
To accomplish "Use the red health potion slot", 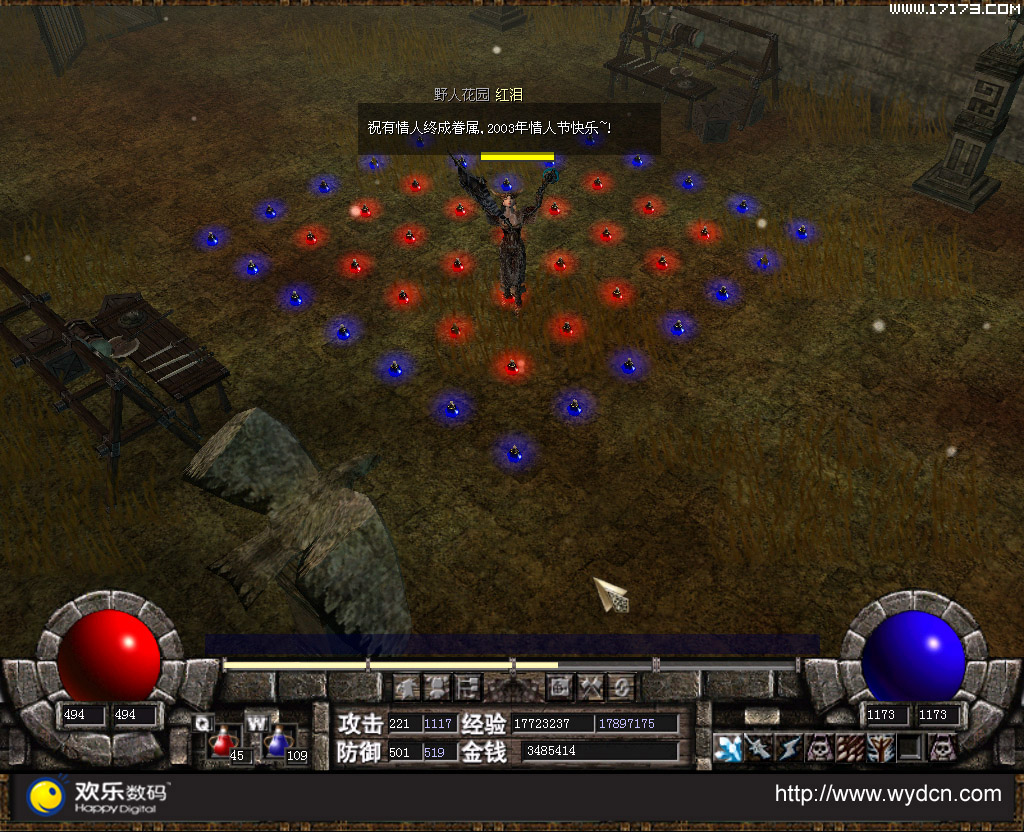I will coord(222,744).
